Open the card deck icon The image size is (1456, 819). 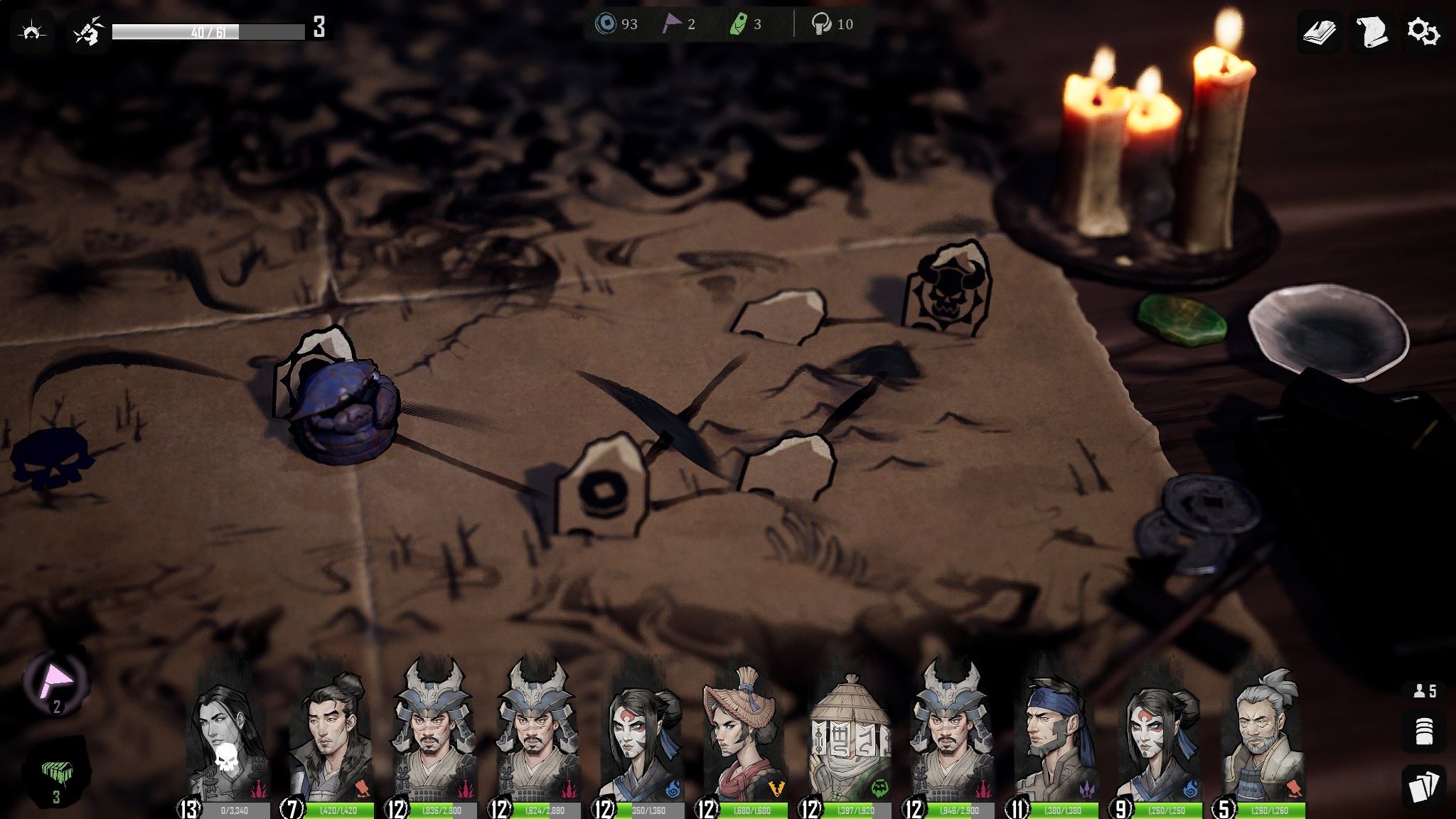click(x=1424, y=788)
